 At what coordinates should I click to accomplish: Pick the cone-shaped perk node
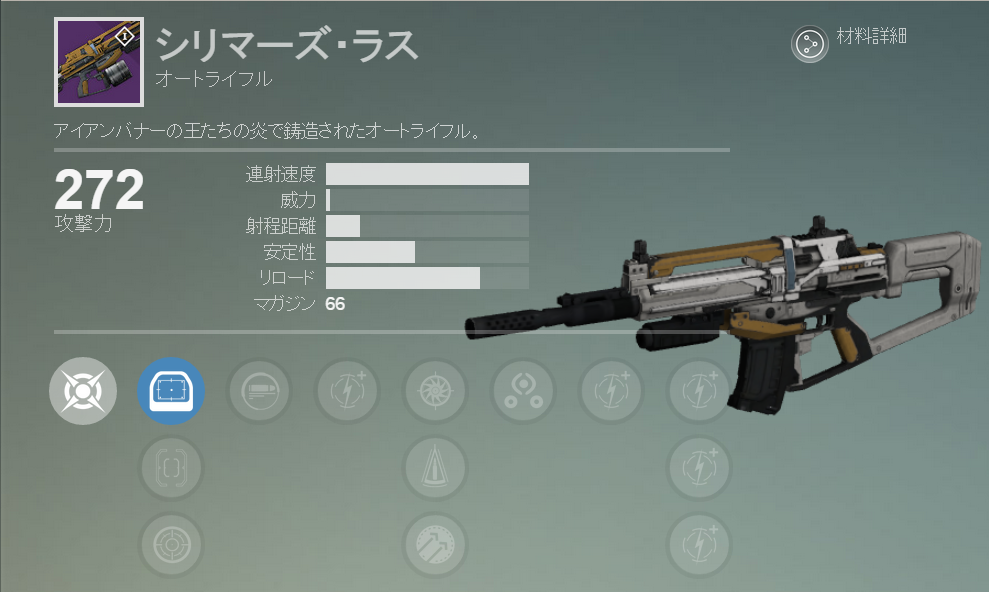click(436, 467)
